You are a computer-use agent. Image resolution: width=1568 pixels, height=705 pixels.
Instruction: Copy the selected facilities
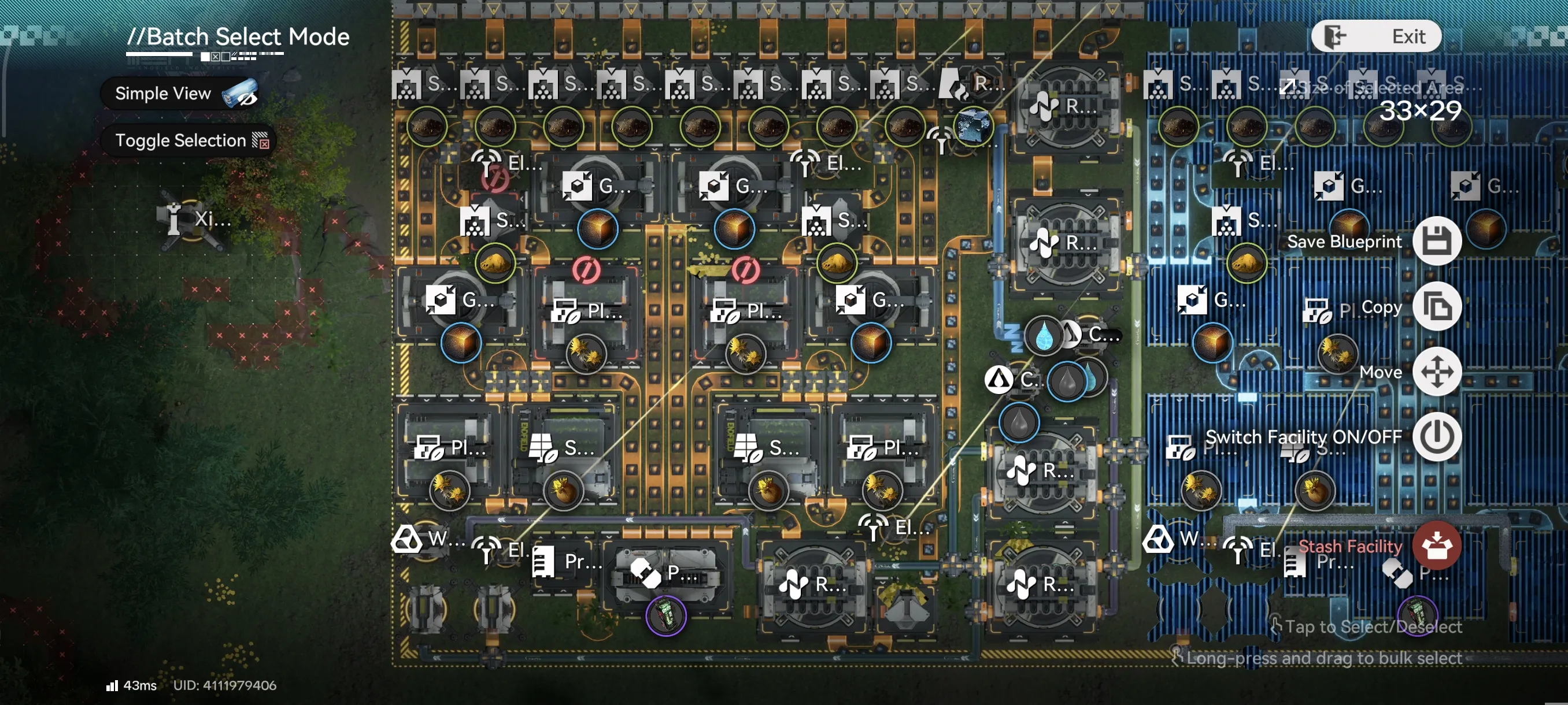1437,307
